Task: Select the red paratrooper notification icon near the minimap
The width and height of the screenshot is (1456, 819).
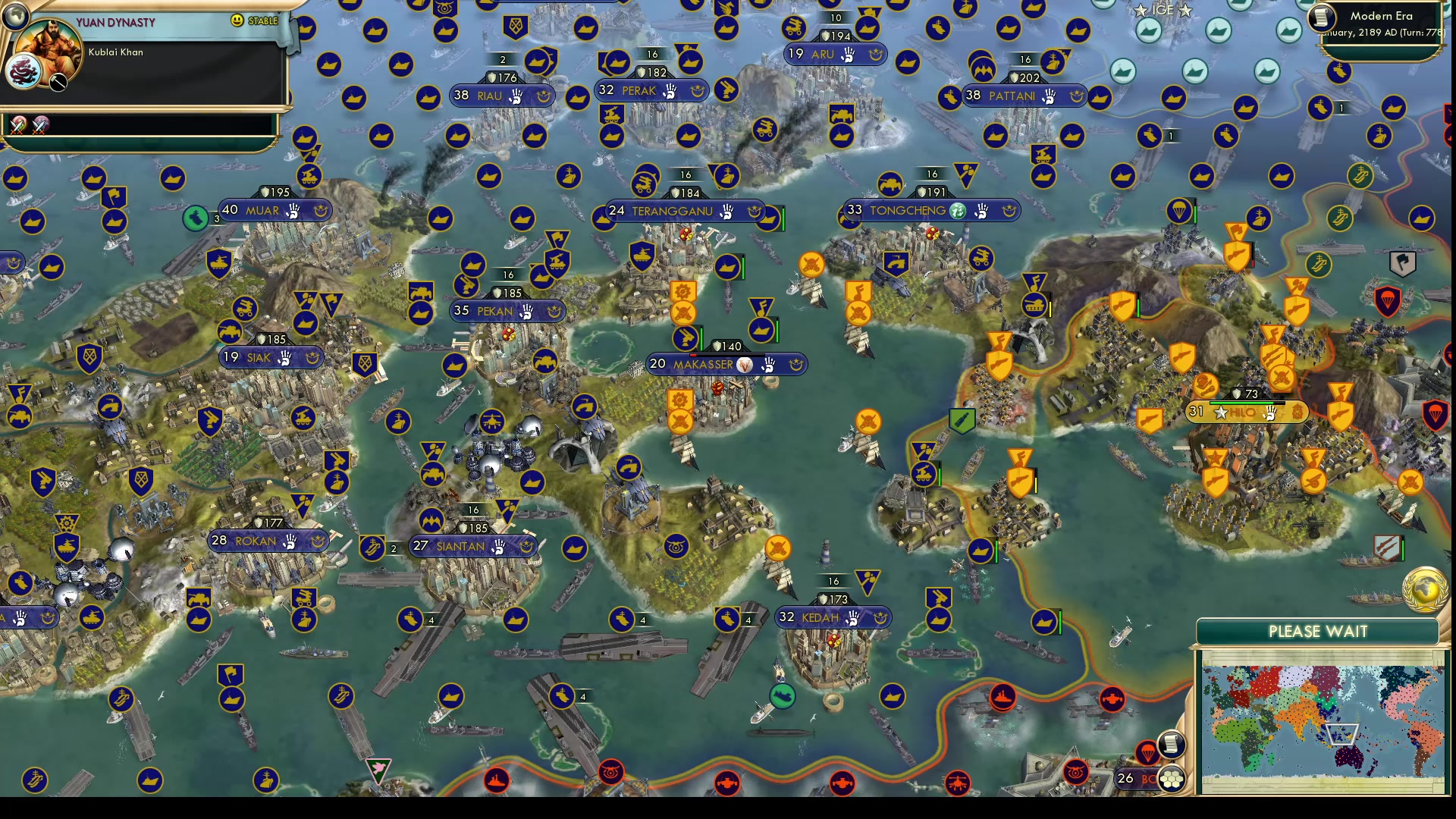Action: 1147,752
